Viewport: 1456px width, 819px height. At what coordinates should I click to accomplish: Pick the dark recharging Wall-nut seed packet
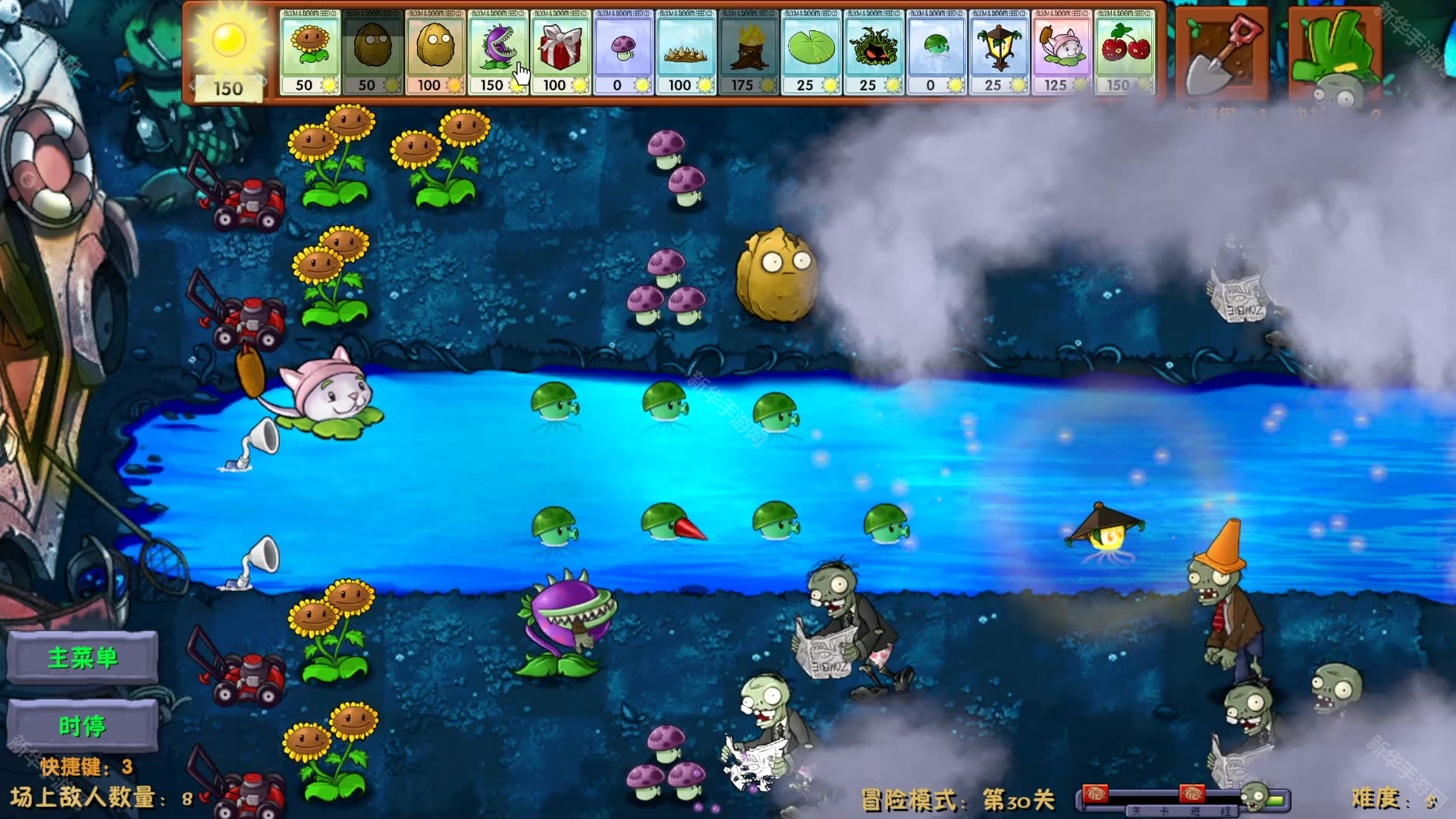[372, 52]
